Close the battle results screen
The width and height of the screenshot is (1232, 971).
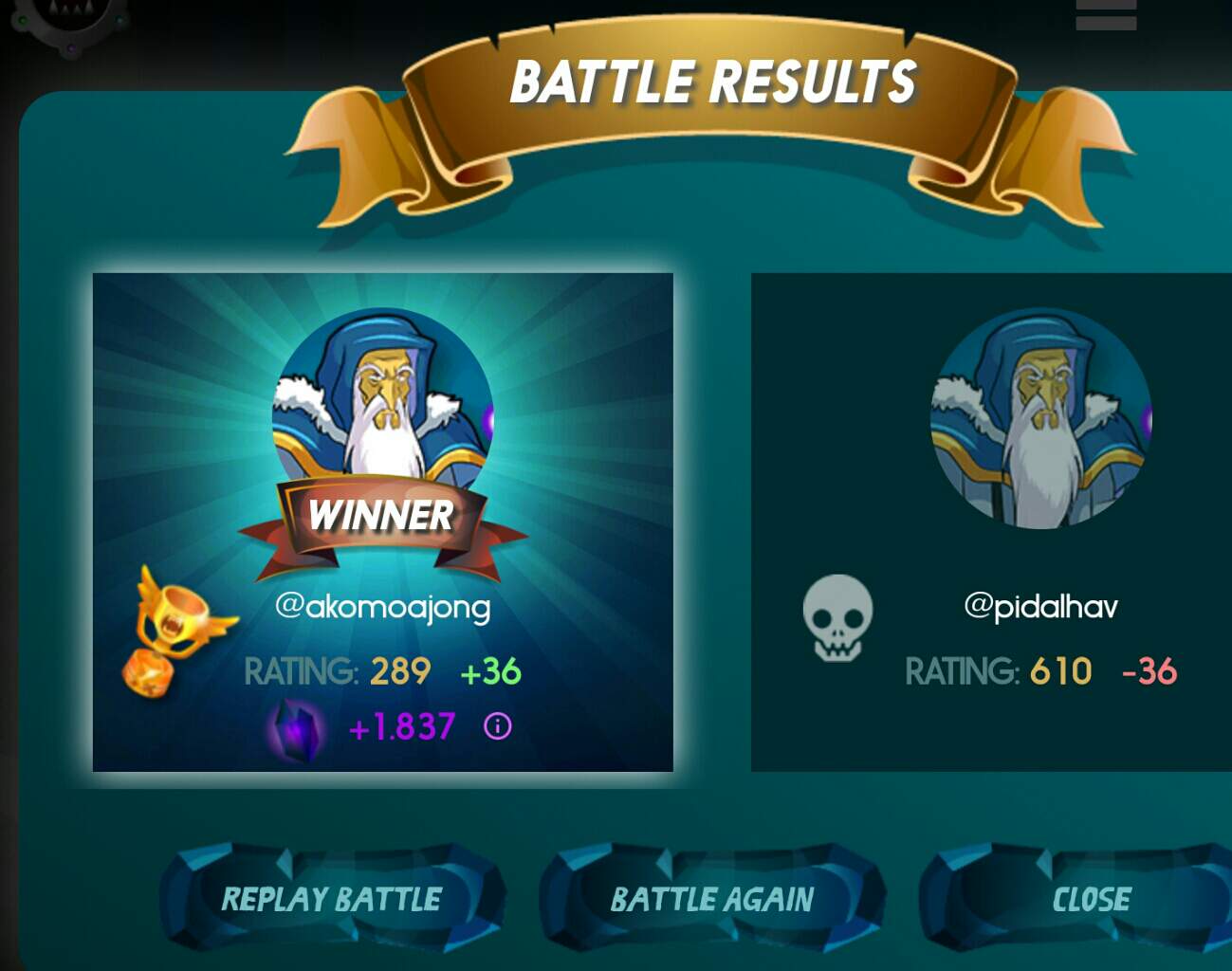pyautogui.click(x=1091, y=898)
